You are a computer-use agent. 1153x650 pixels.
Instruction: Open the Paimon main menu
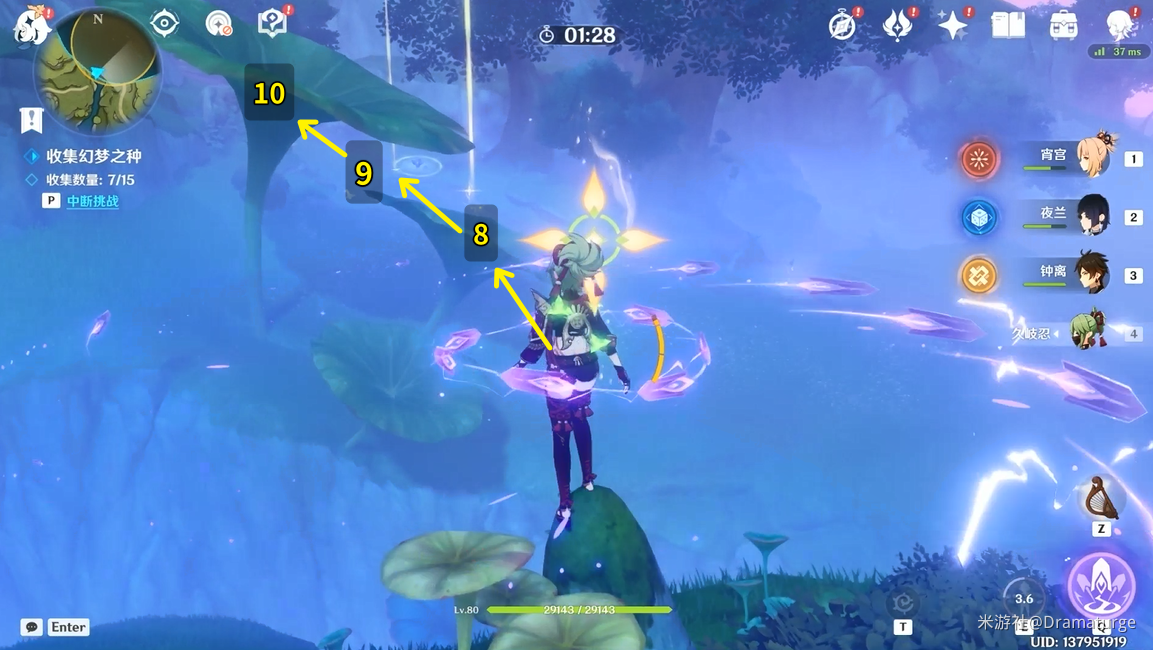coord(30,26)
